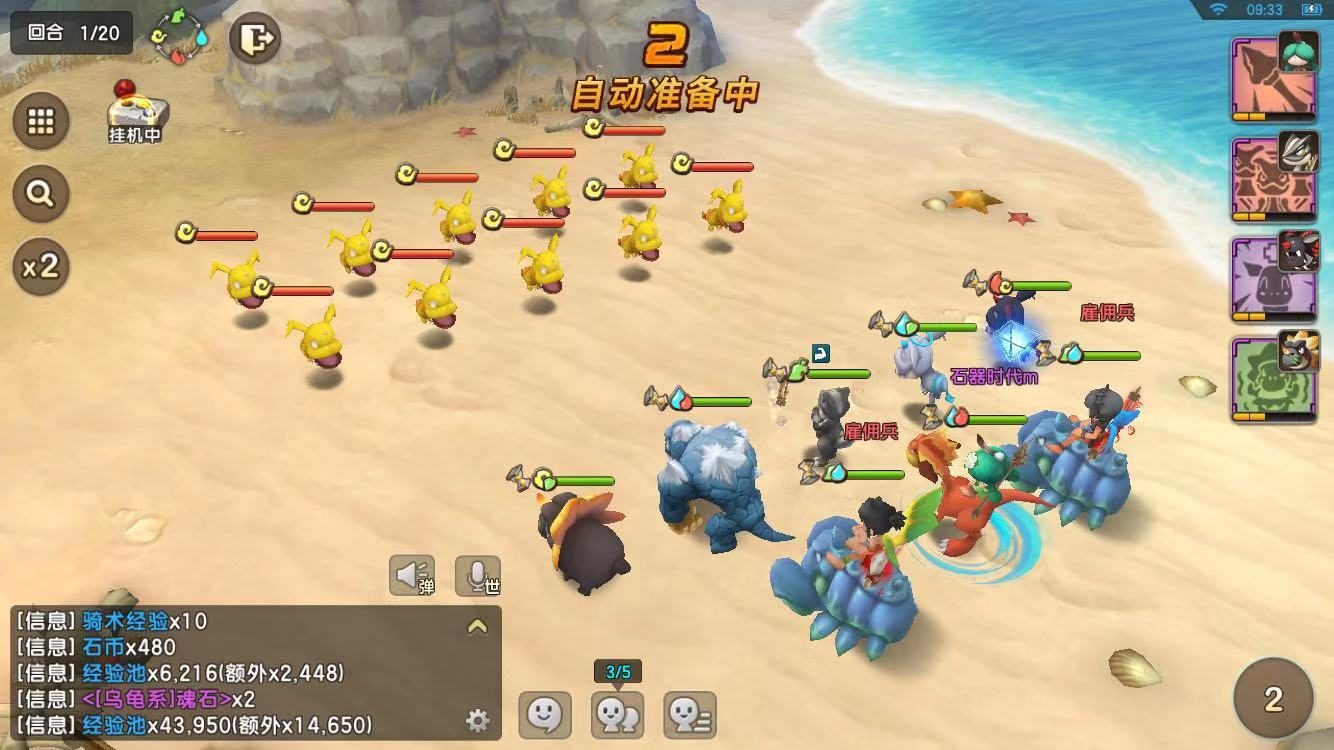Image resolution: width=1334 pixels, height=750 pixels.
Task: Toggle the speaker 弹 danmaku button
Action: point(412,575)
